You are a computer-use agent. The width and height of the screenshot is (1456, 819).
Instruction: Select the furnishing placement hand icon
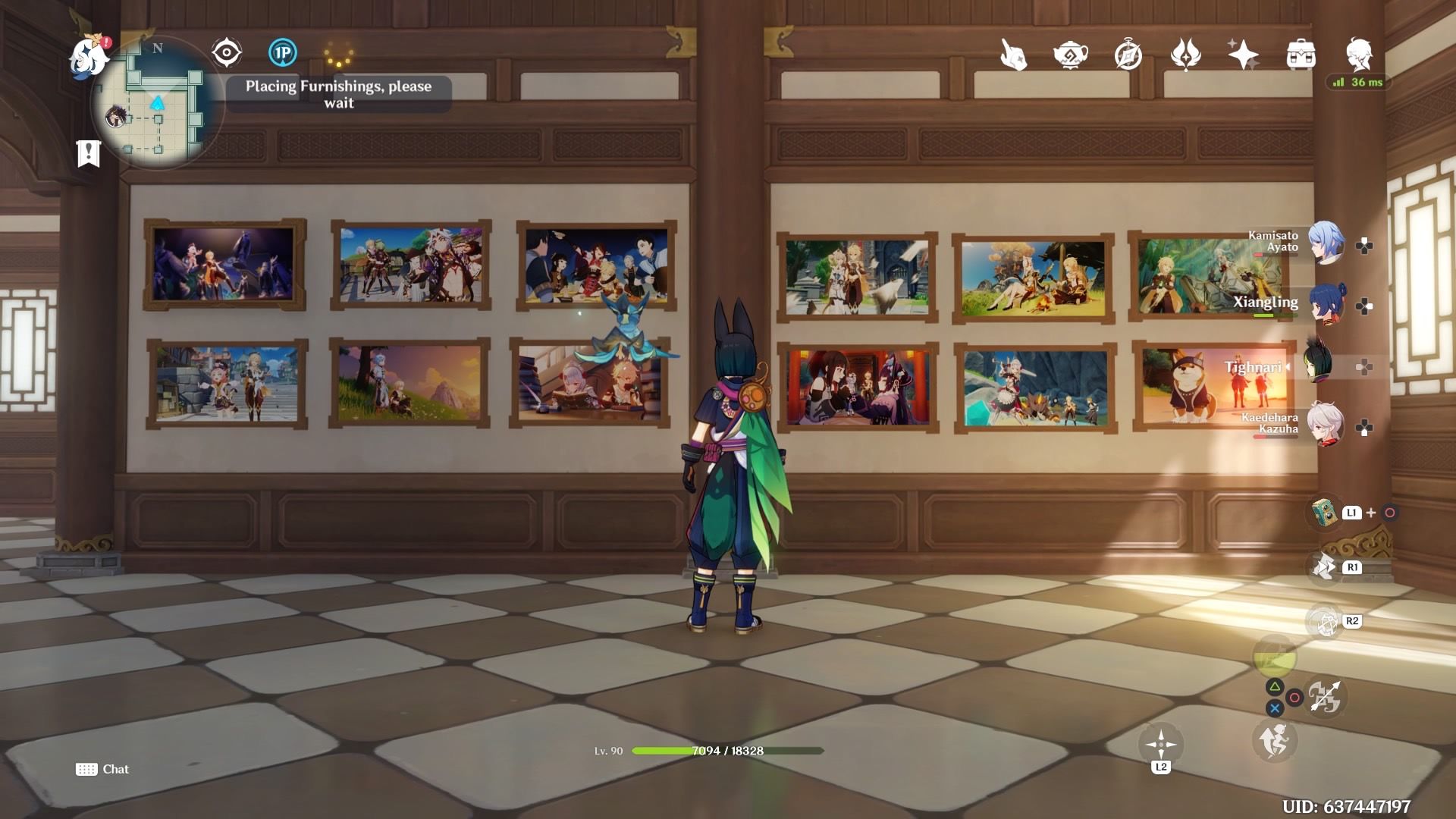point(1015,55)
